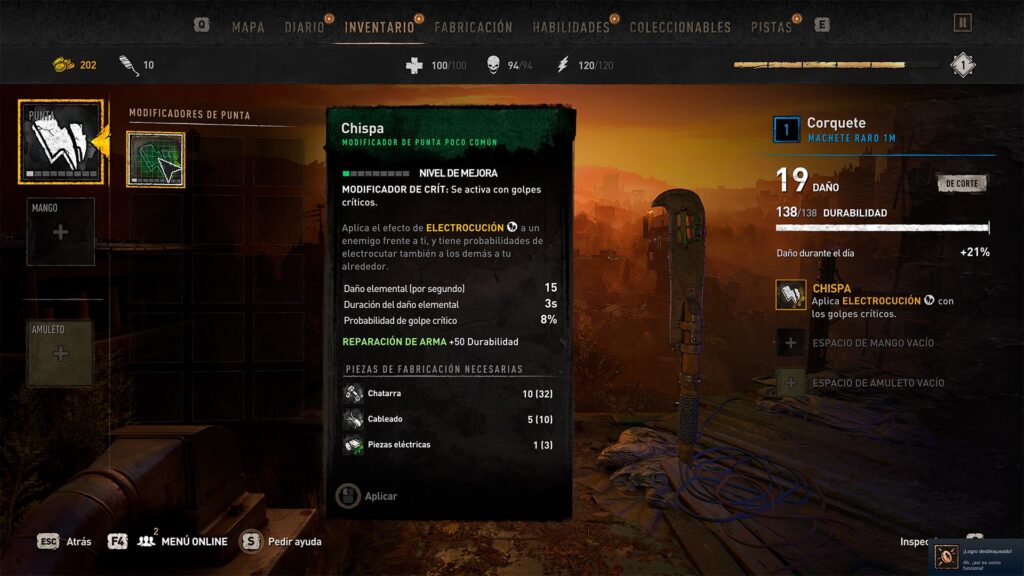Show the Coleccionables tab
The image size is (1024, 576).
pos(680,27)
